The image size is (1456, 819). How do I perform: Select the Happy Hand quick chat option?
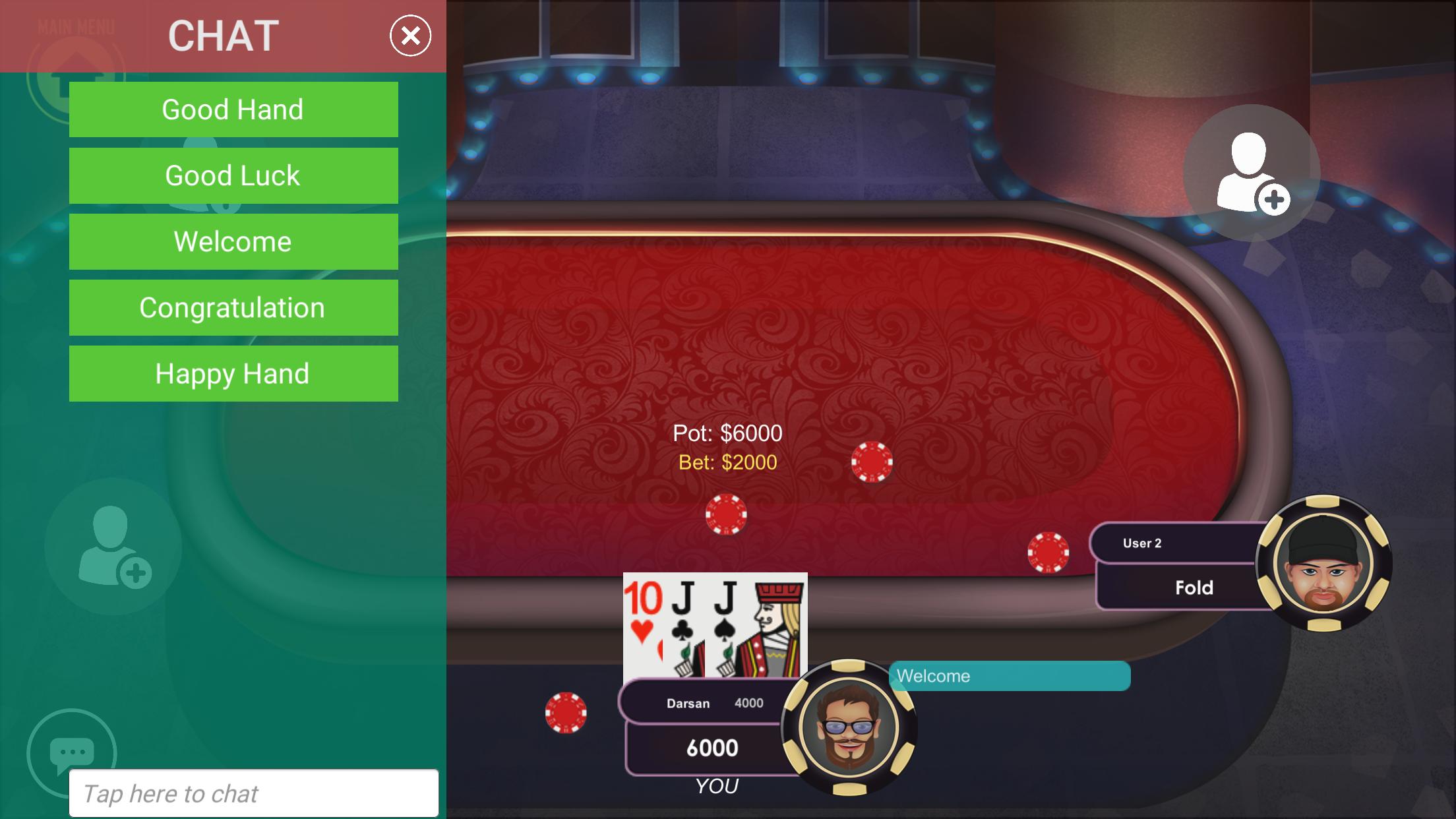pyautogui.click(x=233, y=374)
